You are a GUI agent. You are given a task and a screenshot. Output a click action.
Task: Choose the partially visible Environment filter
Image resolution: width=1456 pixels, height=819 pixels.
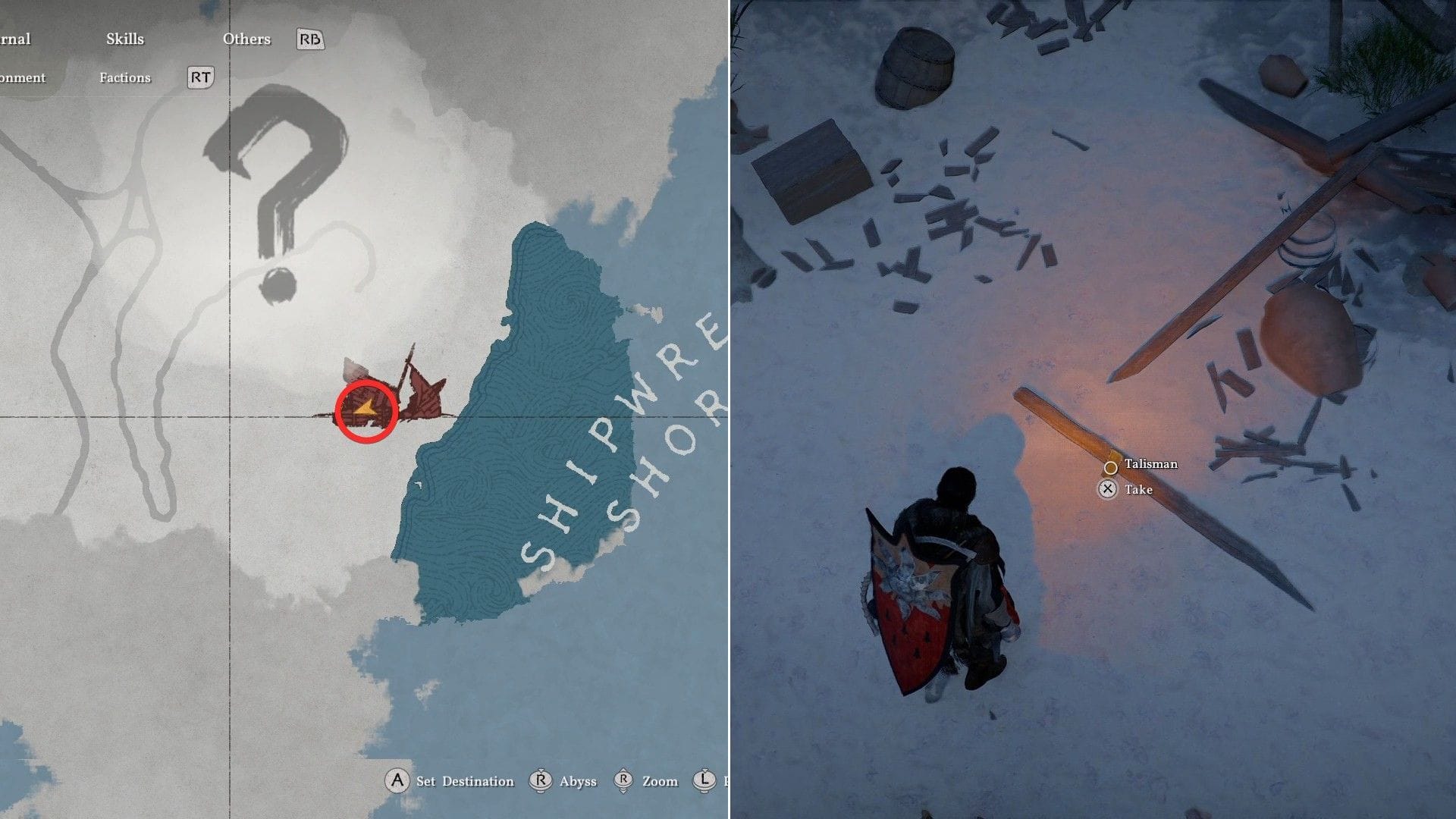coord(23,78)
